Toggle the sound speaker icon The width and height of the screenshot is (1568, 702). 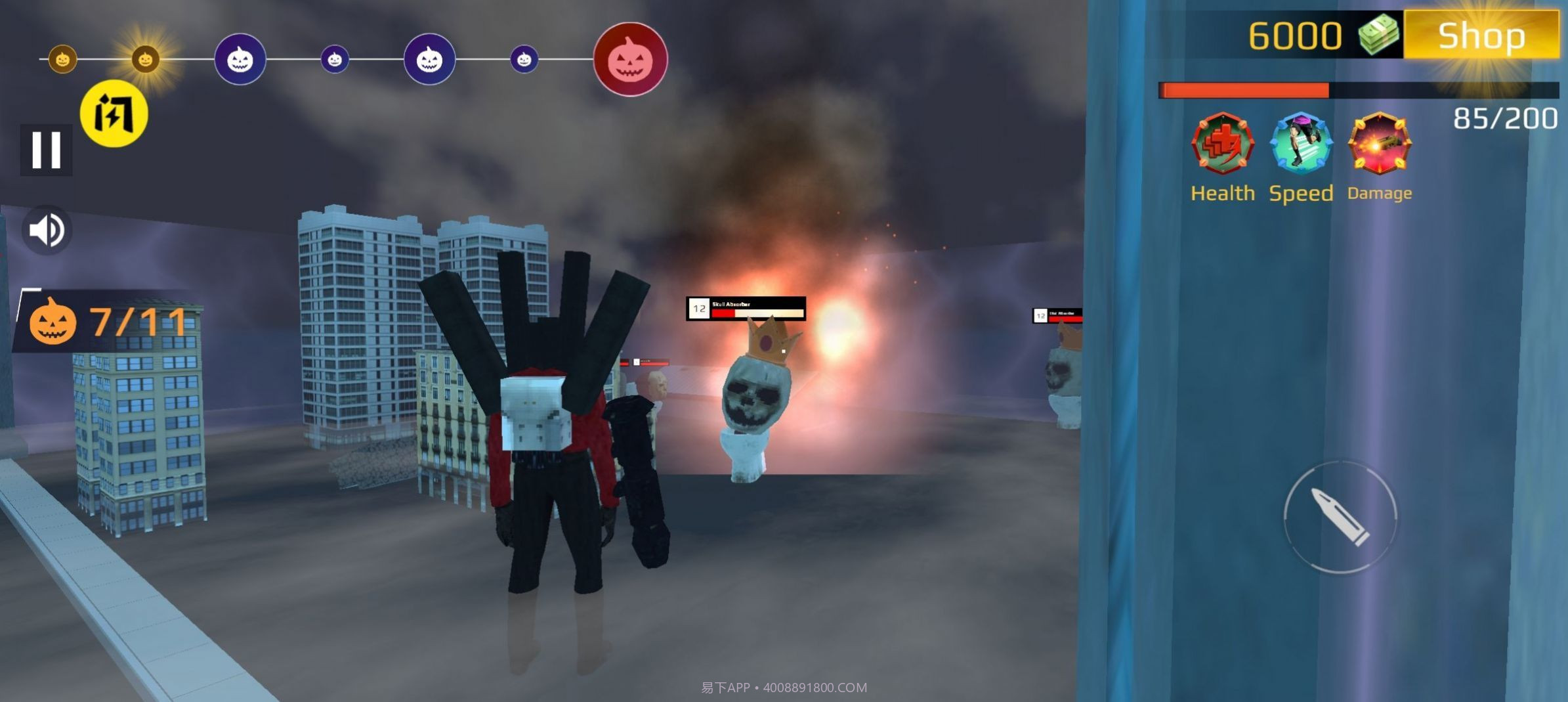click(47, 230)
